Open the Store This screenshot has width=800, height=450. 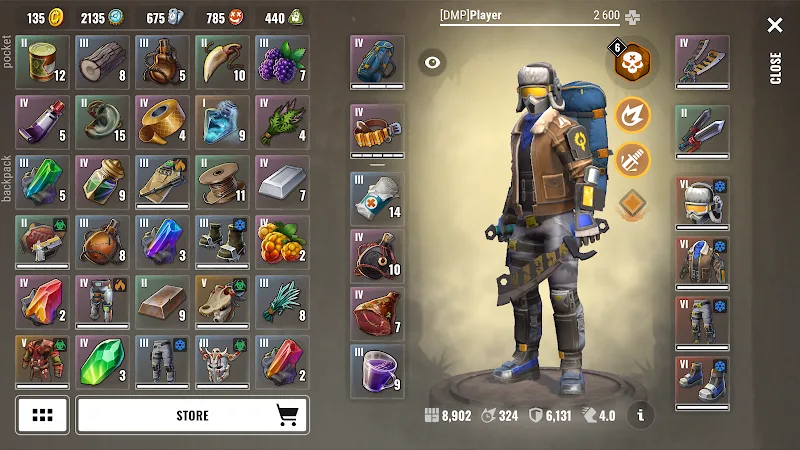192,415
